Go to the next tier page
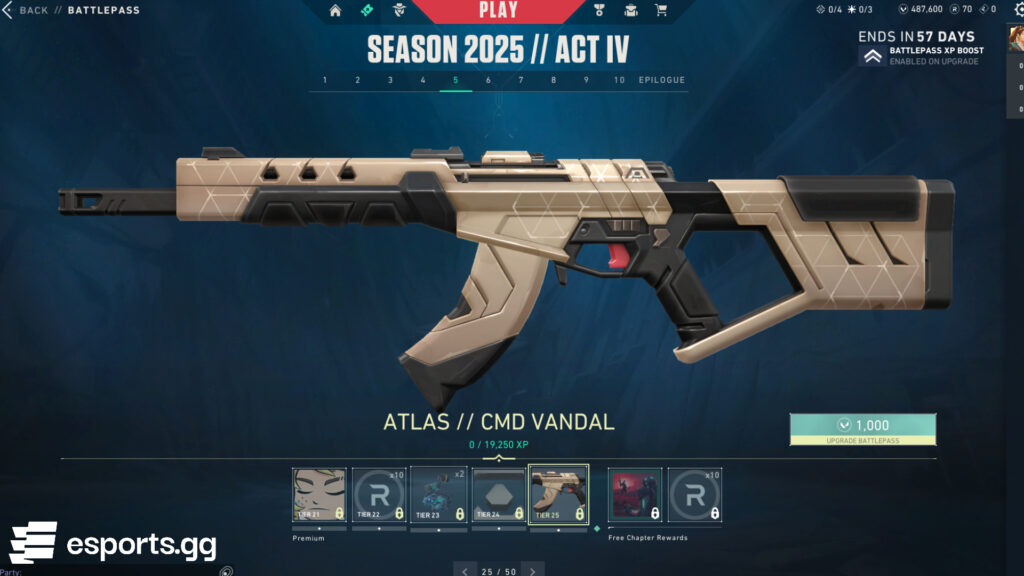This screenshot has height=576, width=1024. (x=533, y=571)
